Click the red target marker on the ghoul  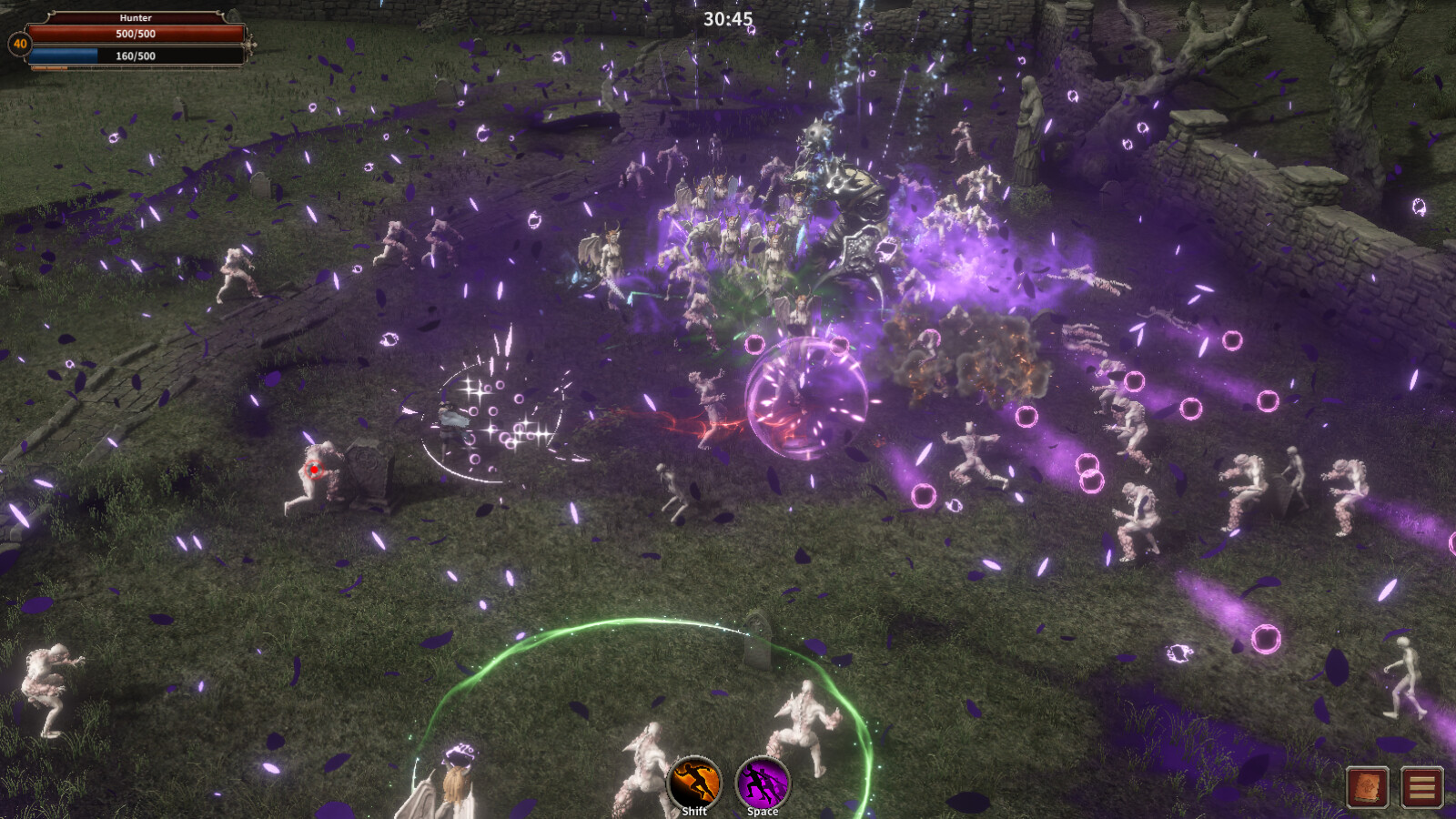[x=313, y=470]
